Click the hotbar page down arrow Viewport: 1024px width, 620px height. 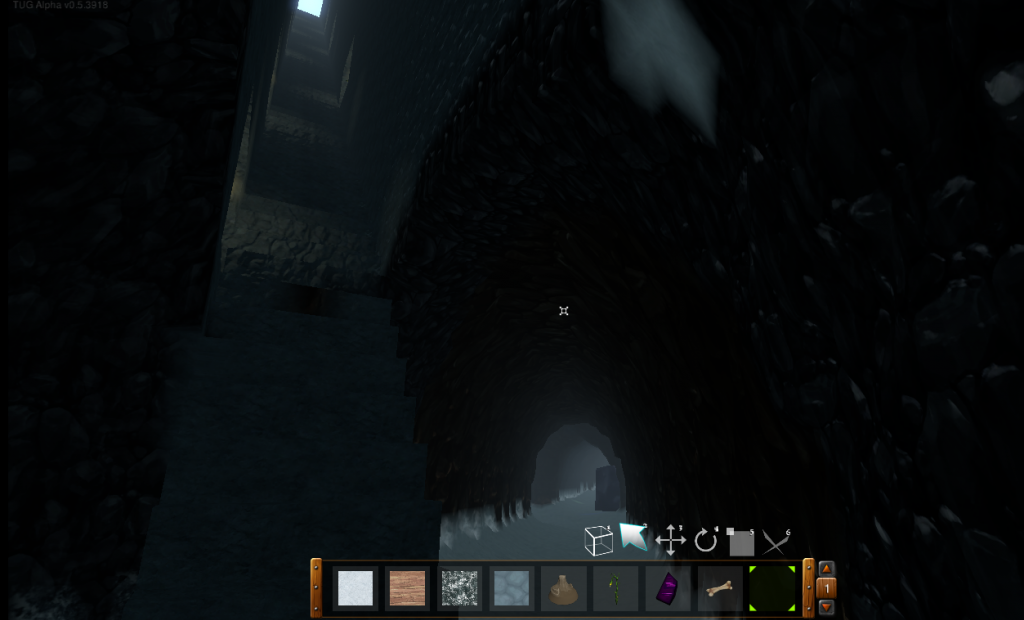click(826, 607)
